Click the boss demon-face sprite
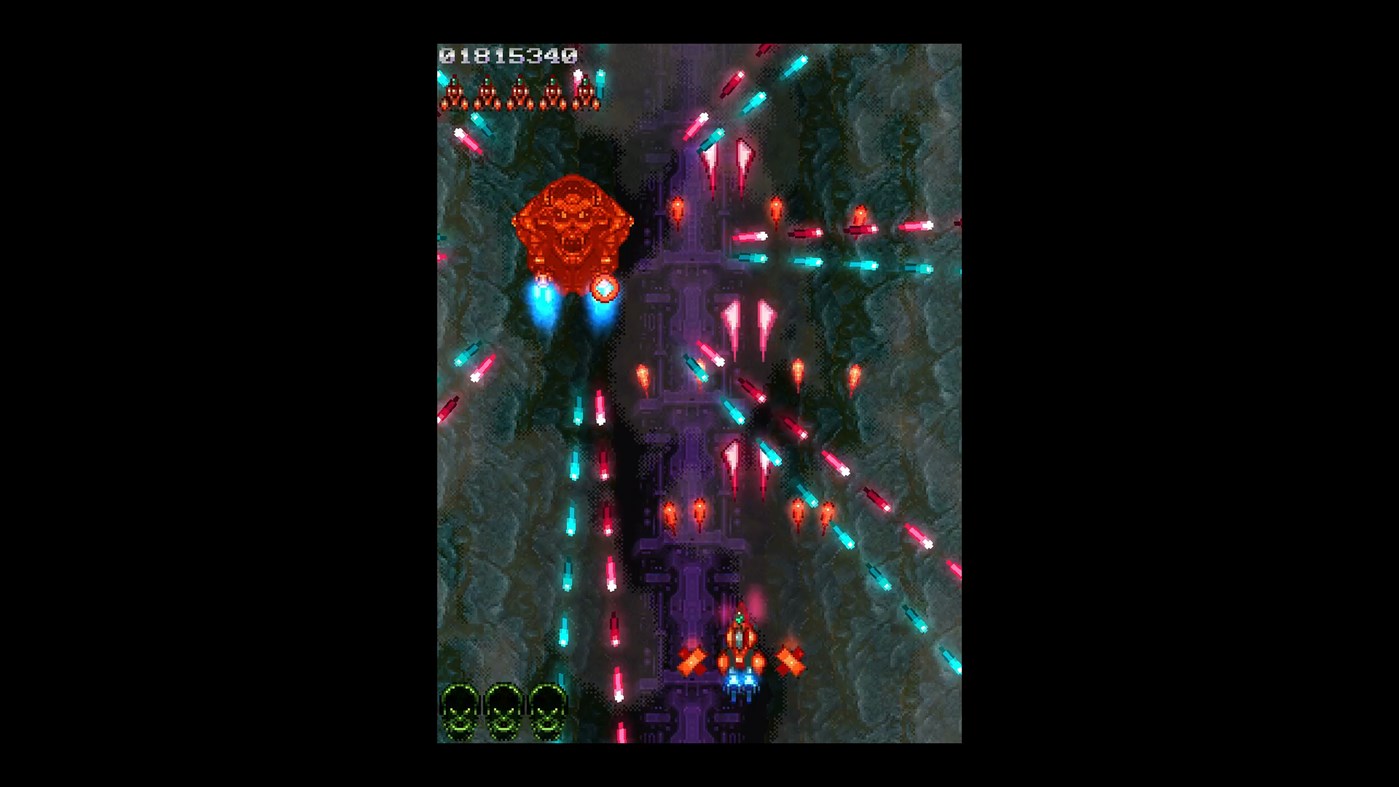 [x=575, y=225]
